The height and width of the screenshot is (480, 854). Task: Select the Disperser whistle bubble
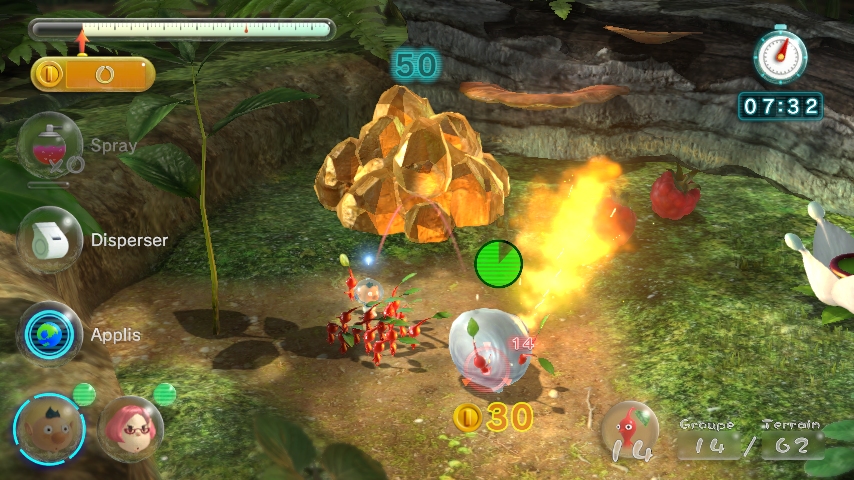(49, 239)
